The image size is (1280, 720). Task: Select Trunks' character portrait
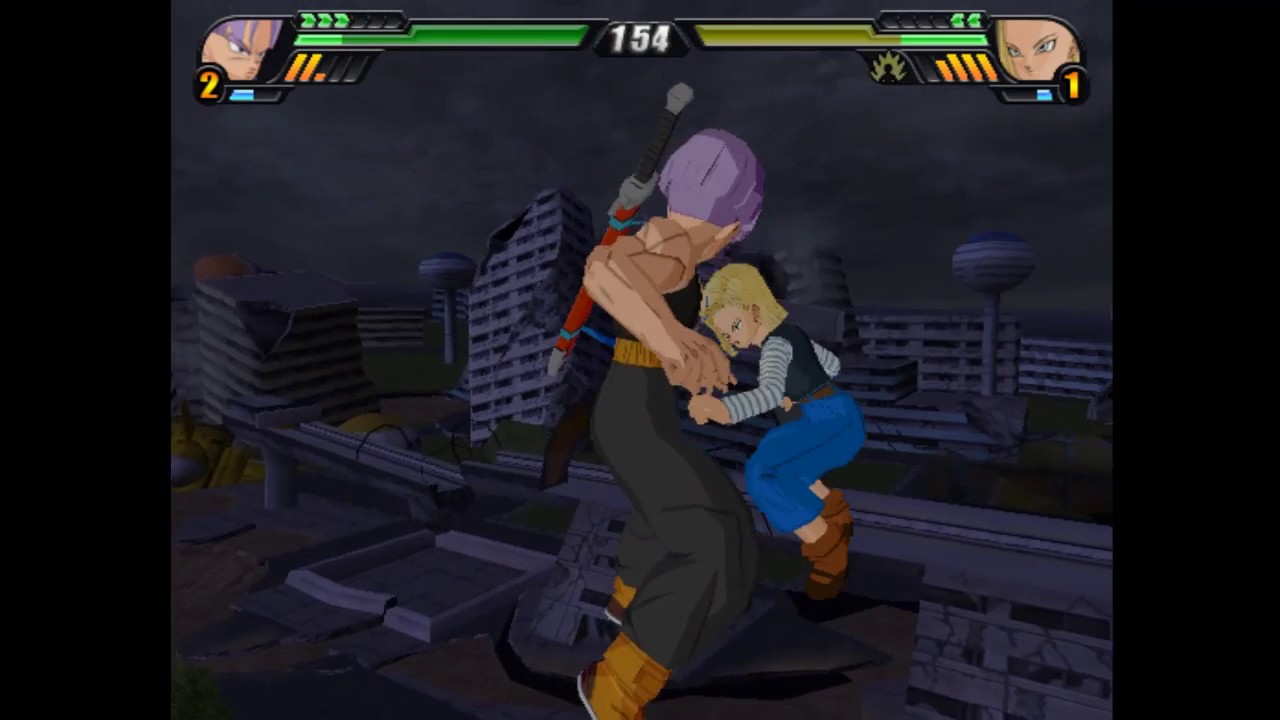pos(243,50)
